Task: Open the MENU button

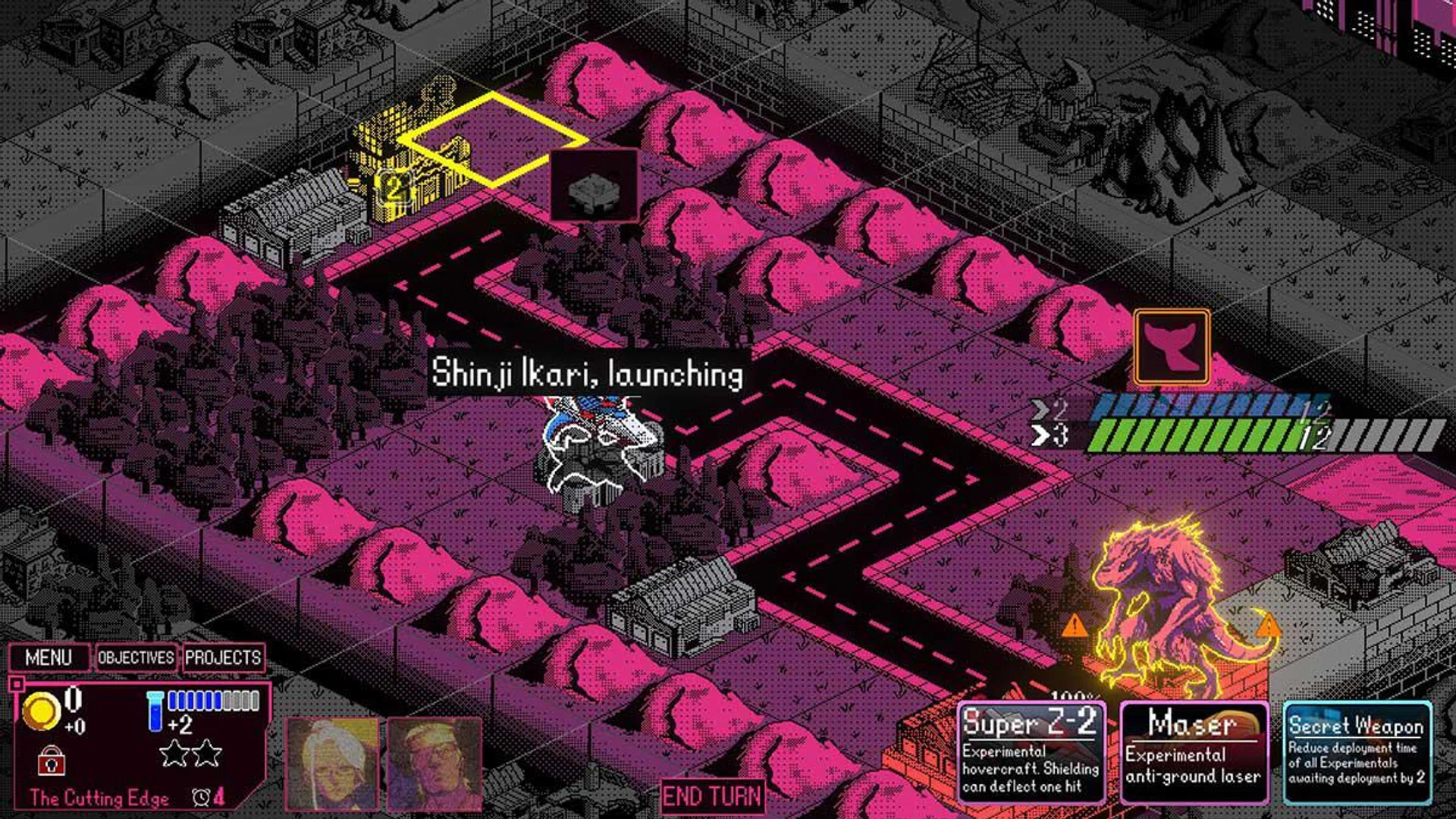Action: [x=49, y=657]
